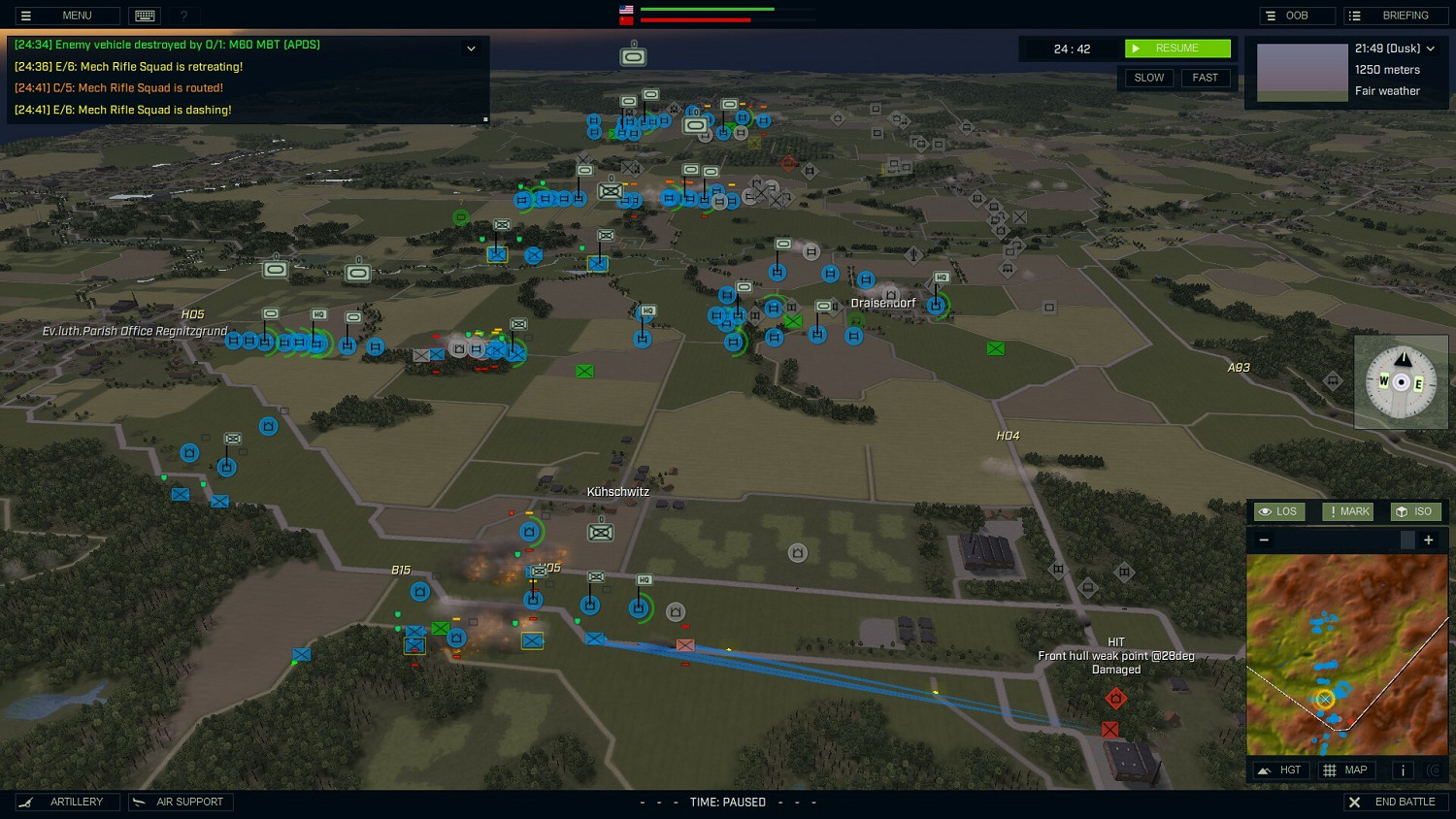Click the help question mark icon
Viewport: 1456px width, 819px height.
point(183,16)
